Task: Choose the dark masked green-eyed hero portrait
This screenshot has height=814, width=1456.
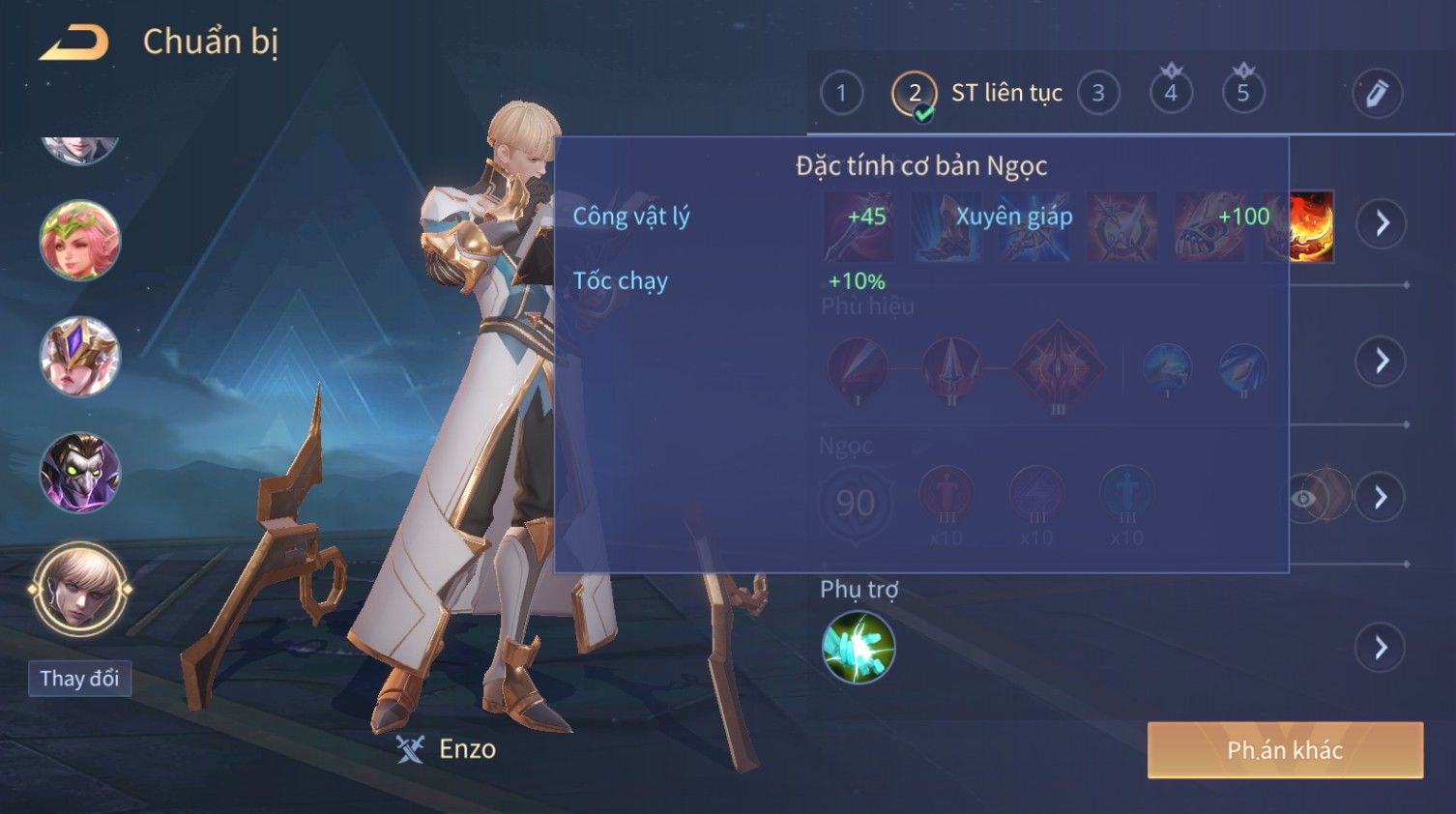Action: coord(80,473)
